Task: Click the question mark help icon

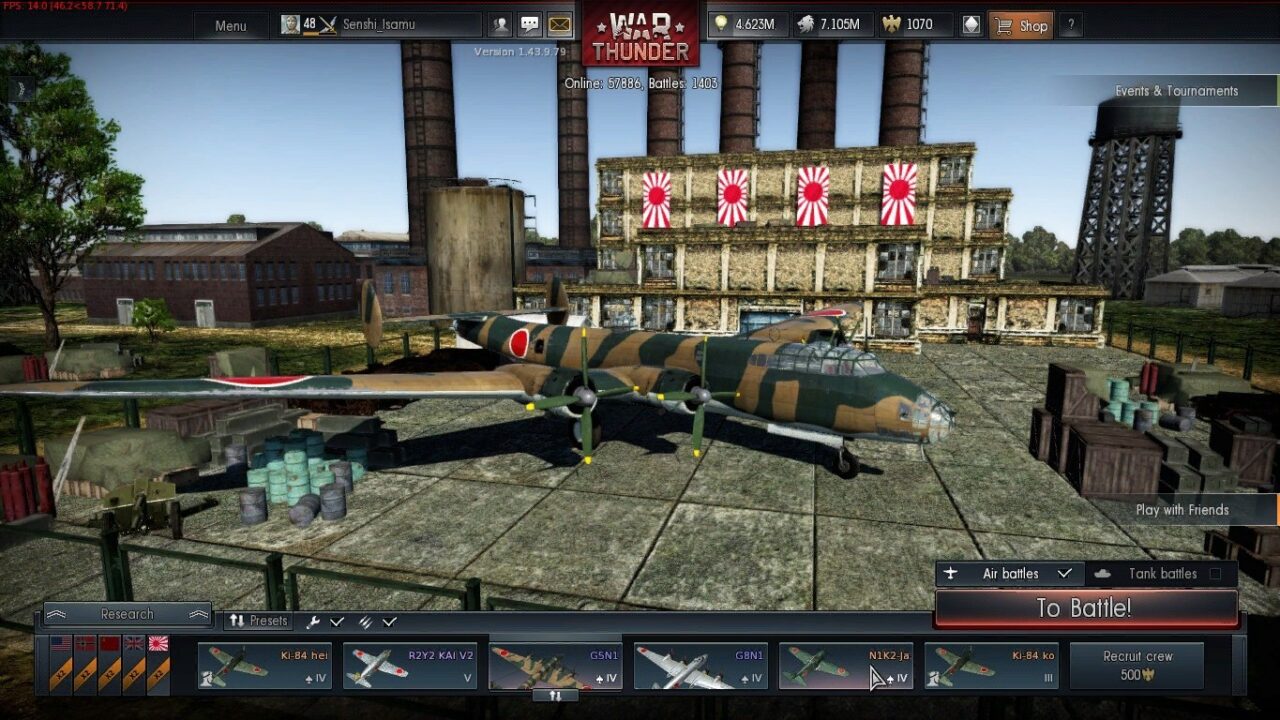Action: coord(1072,25)
